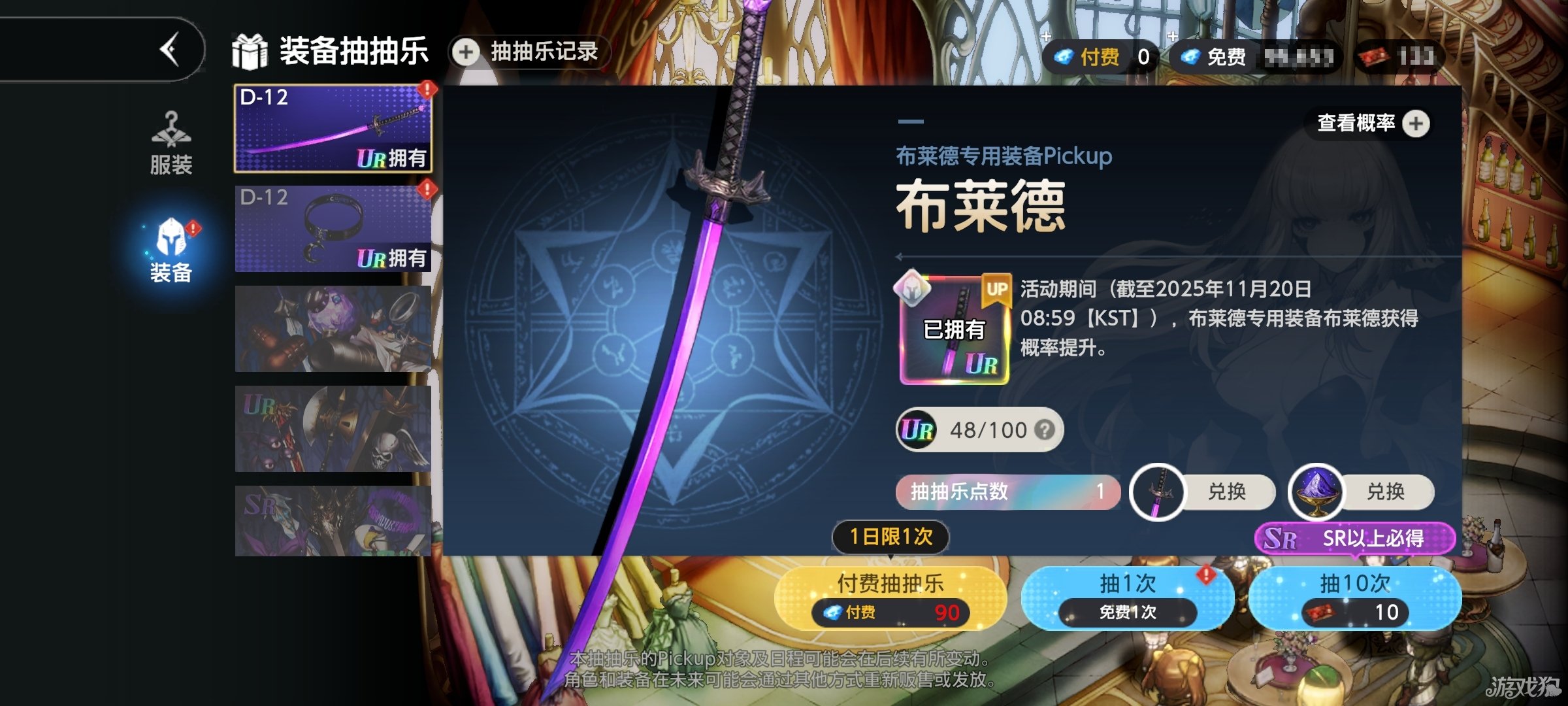Select the D-12 sword banner thumbnail
1568x706 pixels.
click(332, 126)
